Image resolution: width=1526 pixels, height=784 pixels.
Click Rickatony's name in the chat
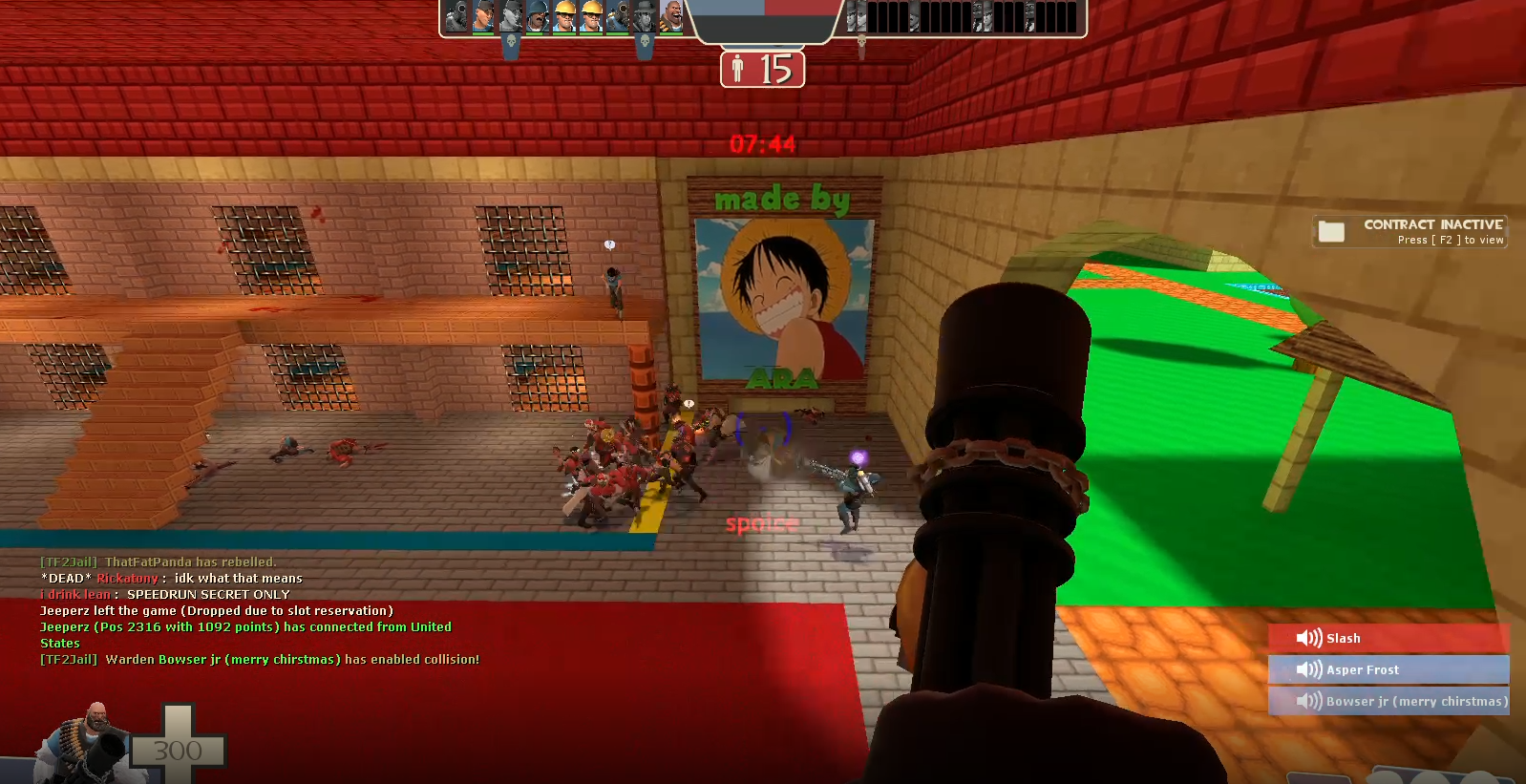point(129,578)
